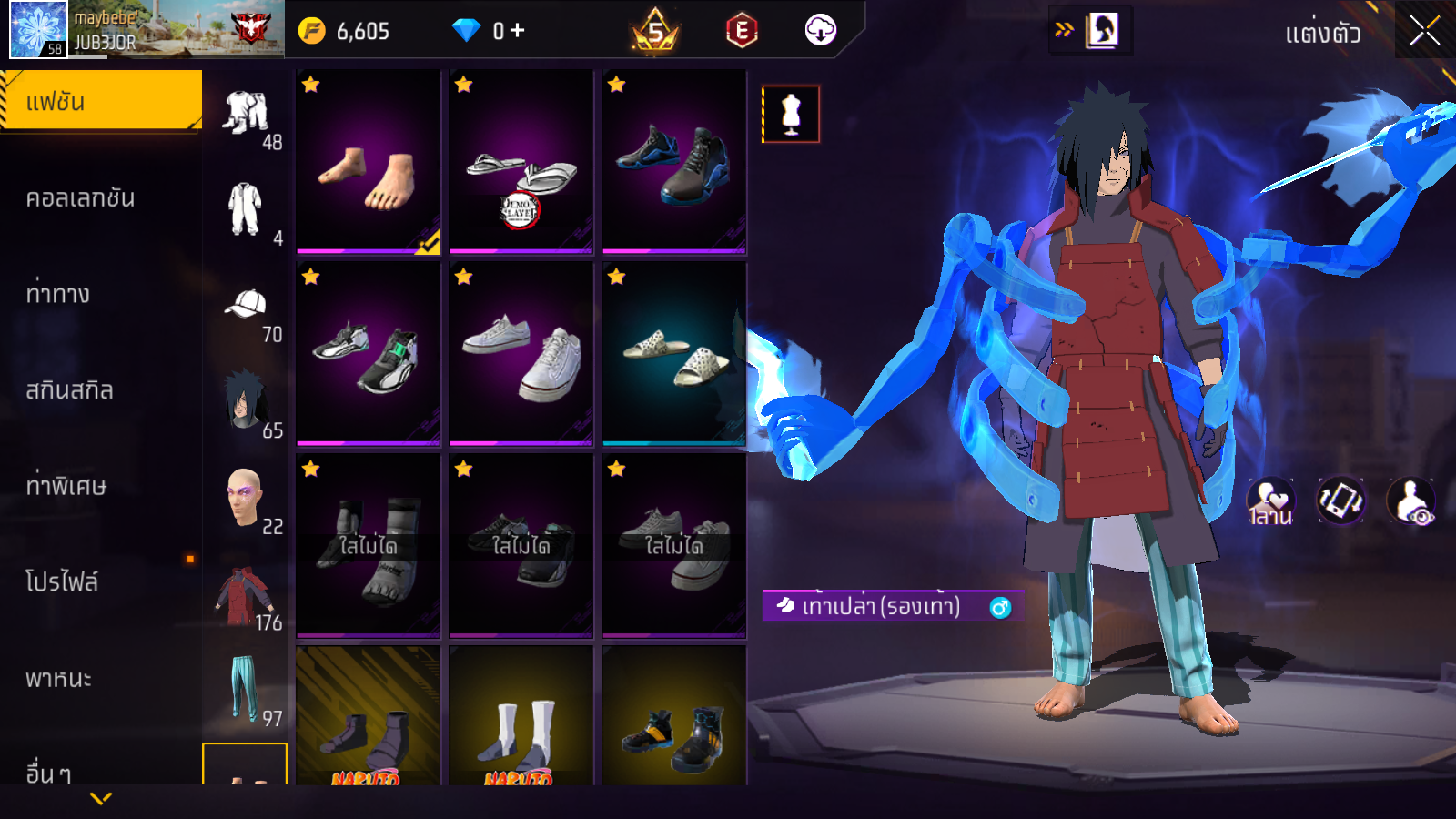Choose the outfit sets category icon
Viewport: 1456px width, 819px height.
pos(247,114)
